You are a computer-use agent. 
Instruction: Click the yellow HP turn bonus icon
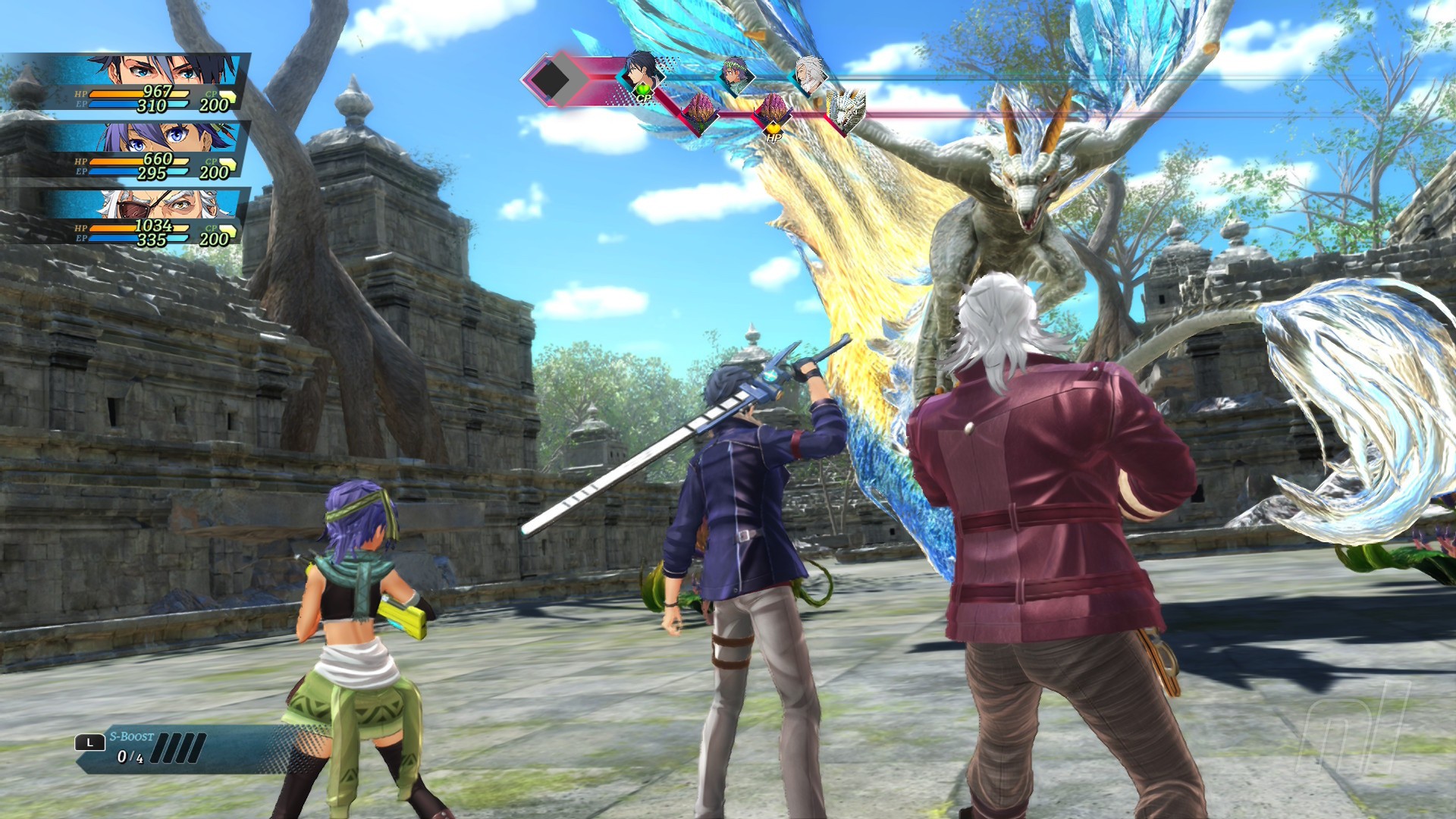773,135
